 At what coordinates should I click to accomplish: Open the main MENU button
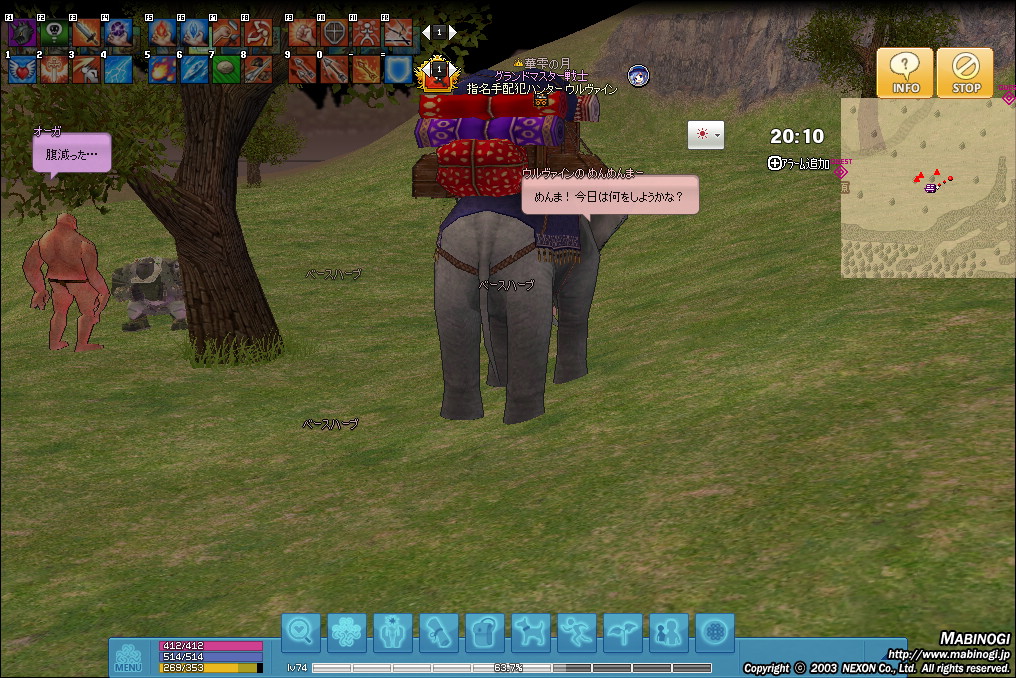(128, 656)
